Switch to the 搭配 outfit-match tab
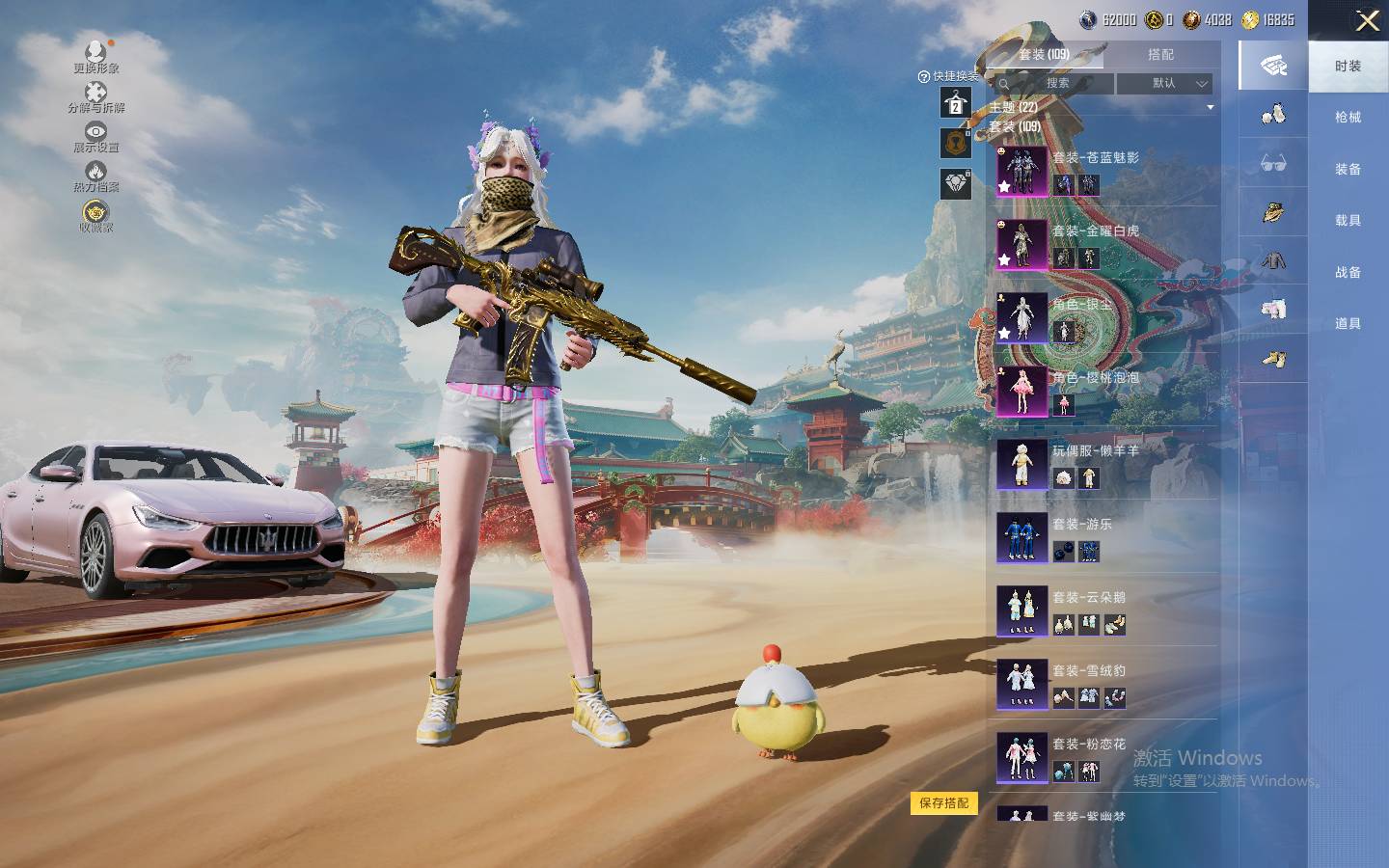Image resolution: width=1389 pixels, height=868 pixels. tap(1160, 55)
